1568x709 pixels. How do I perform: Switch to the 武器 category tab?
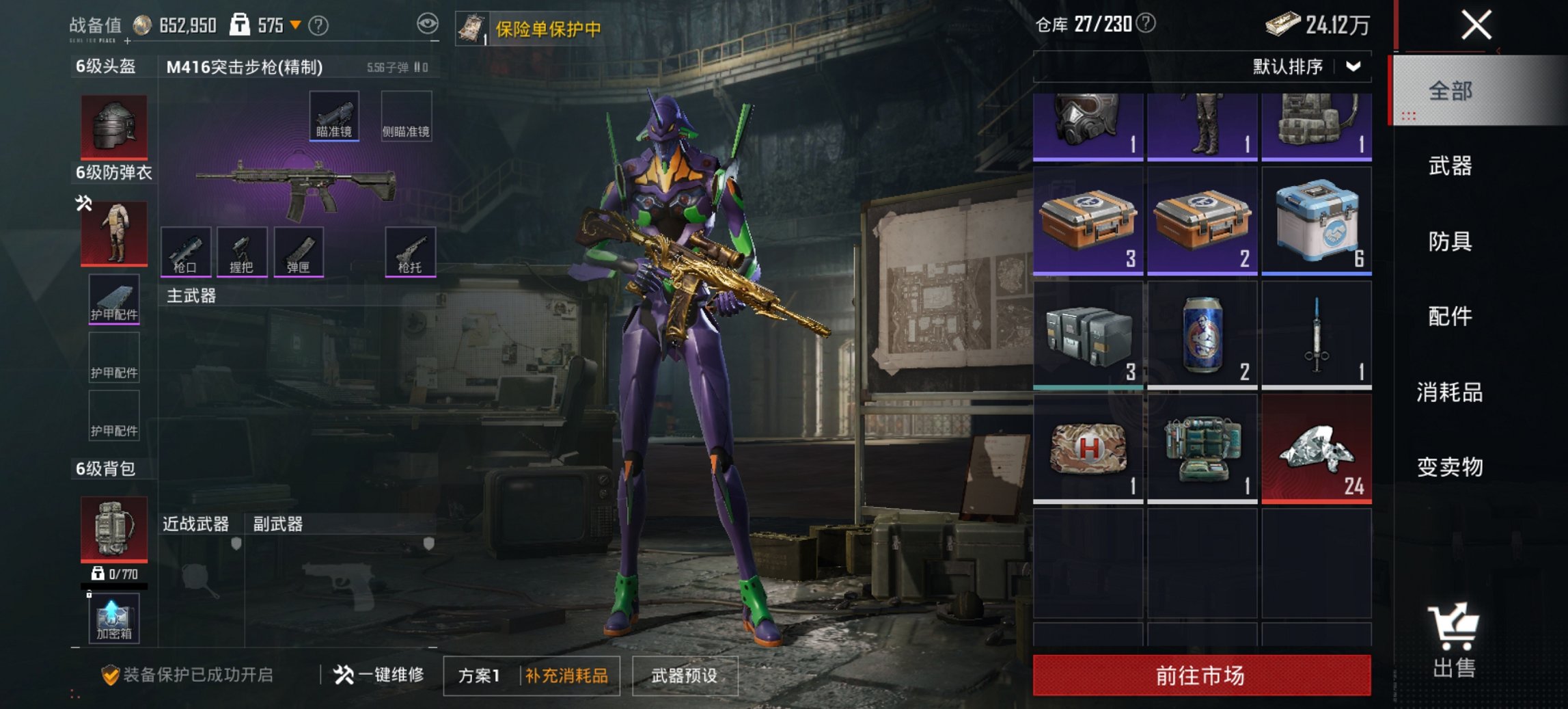(1452, 165)
